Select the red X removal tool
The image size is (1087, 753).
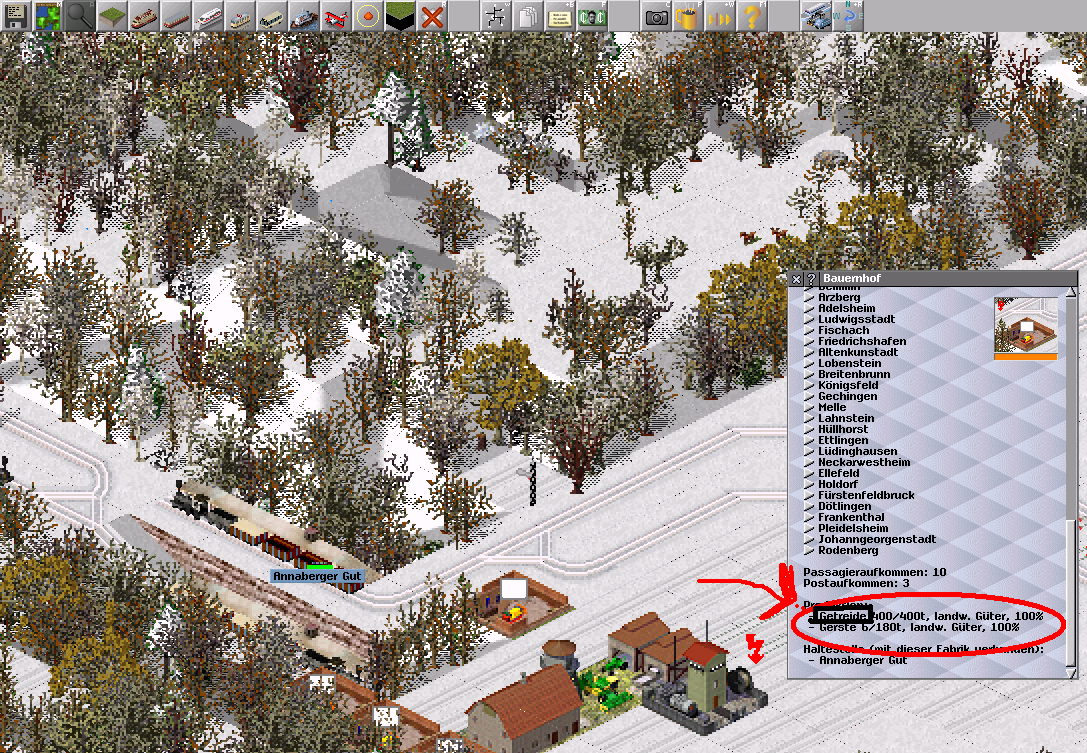click(432, 16)
